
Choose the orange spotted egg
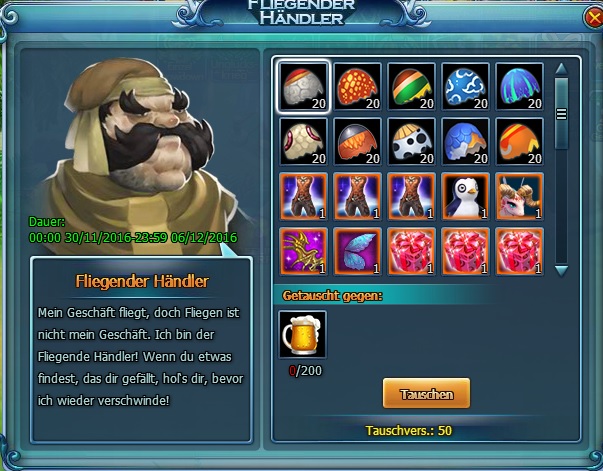(356, 87)
